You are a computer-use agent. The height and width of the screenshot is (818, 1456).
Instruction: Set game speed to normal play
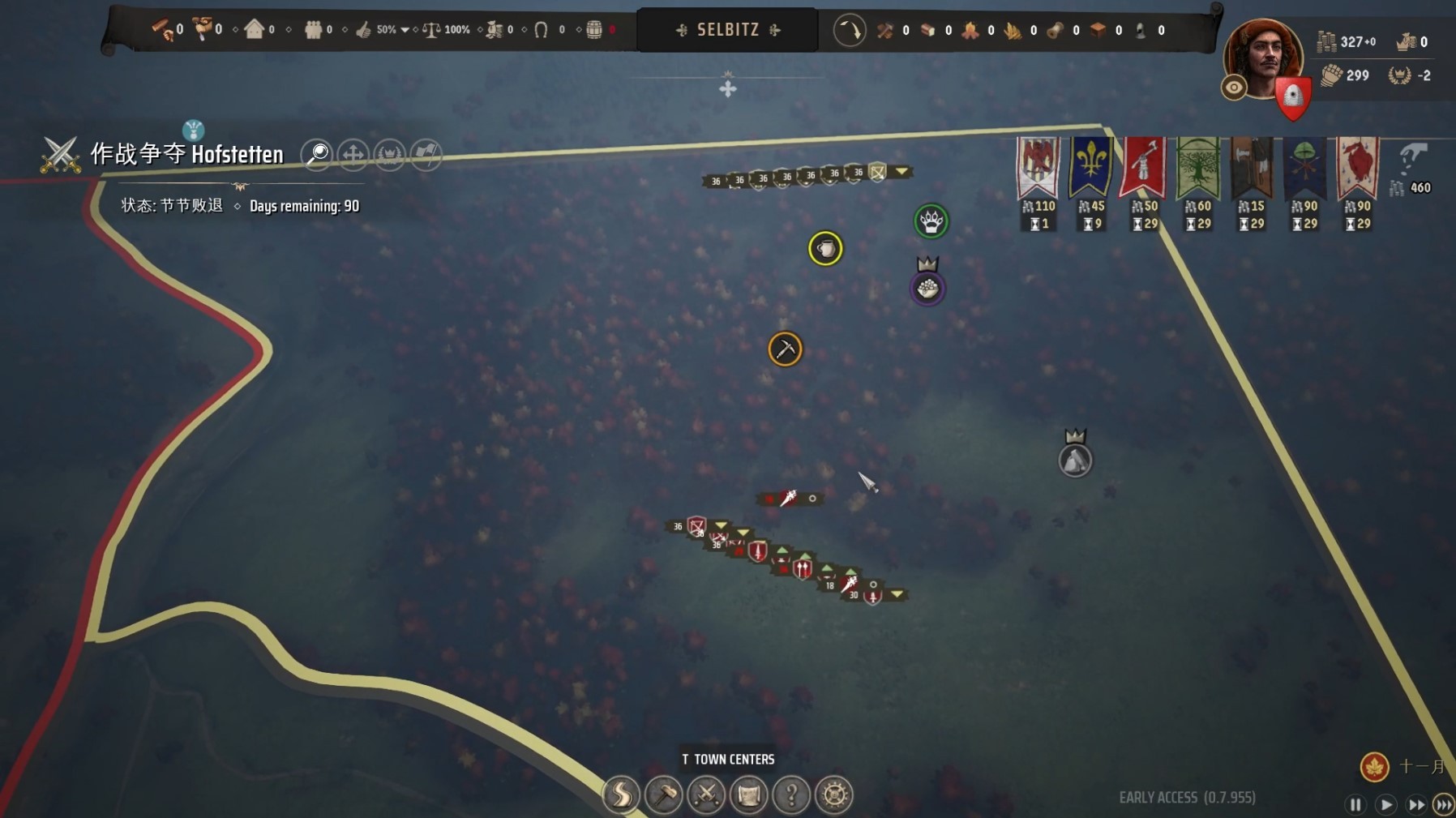pyautogui.click(x=1385, y=804)
